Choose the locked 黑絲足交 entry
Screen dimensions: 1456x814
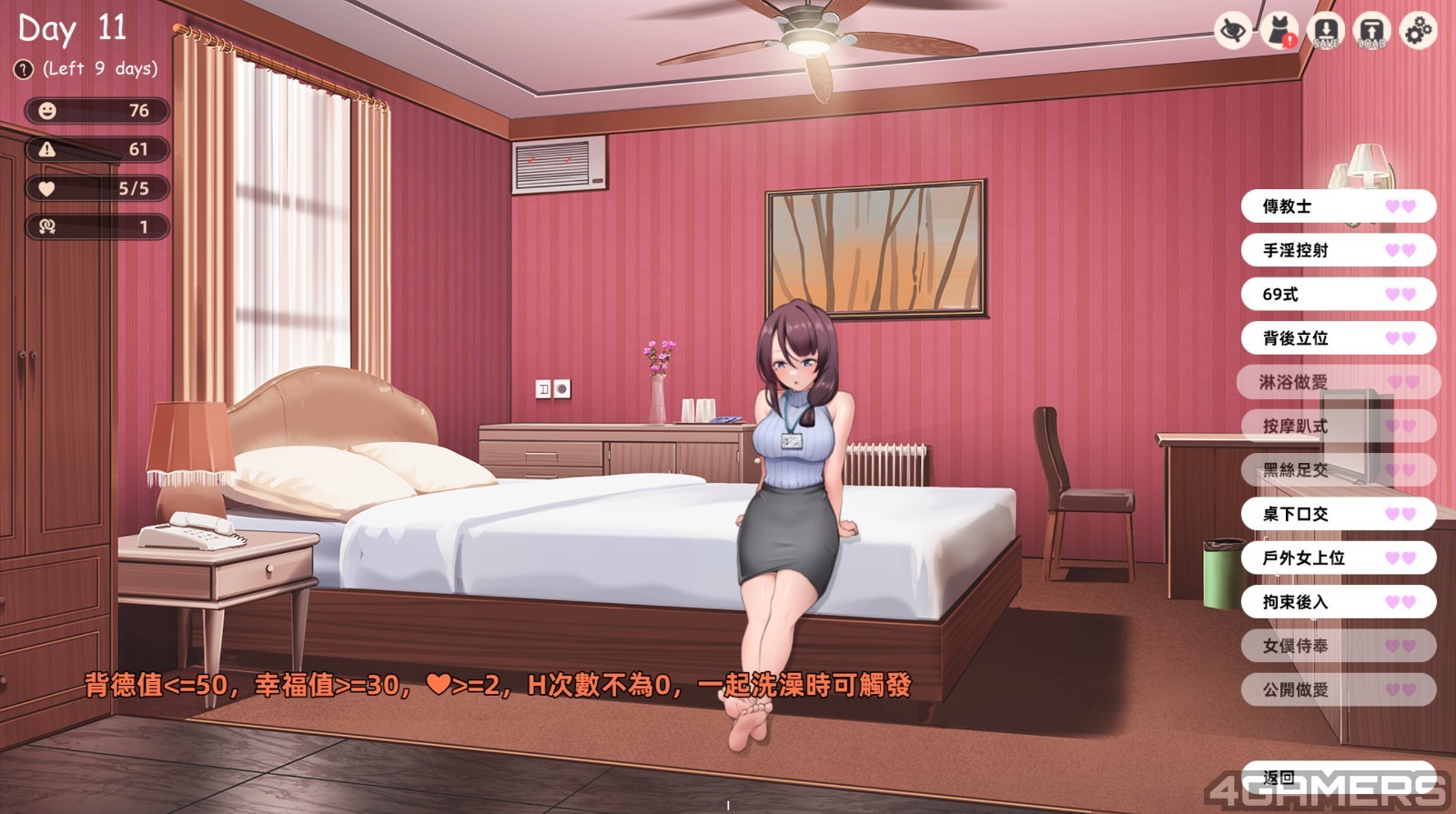(1338, 470)
